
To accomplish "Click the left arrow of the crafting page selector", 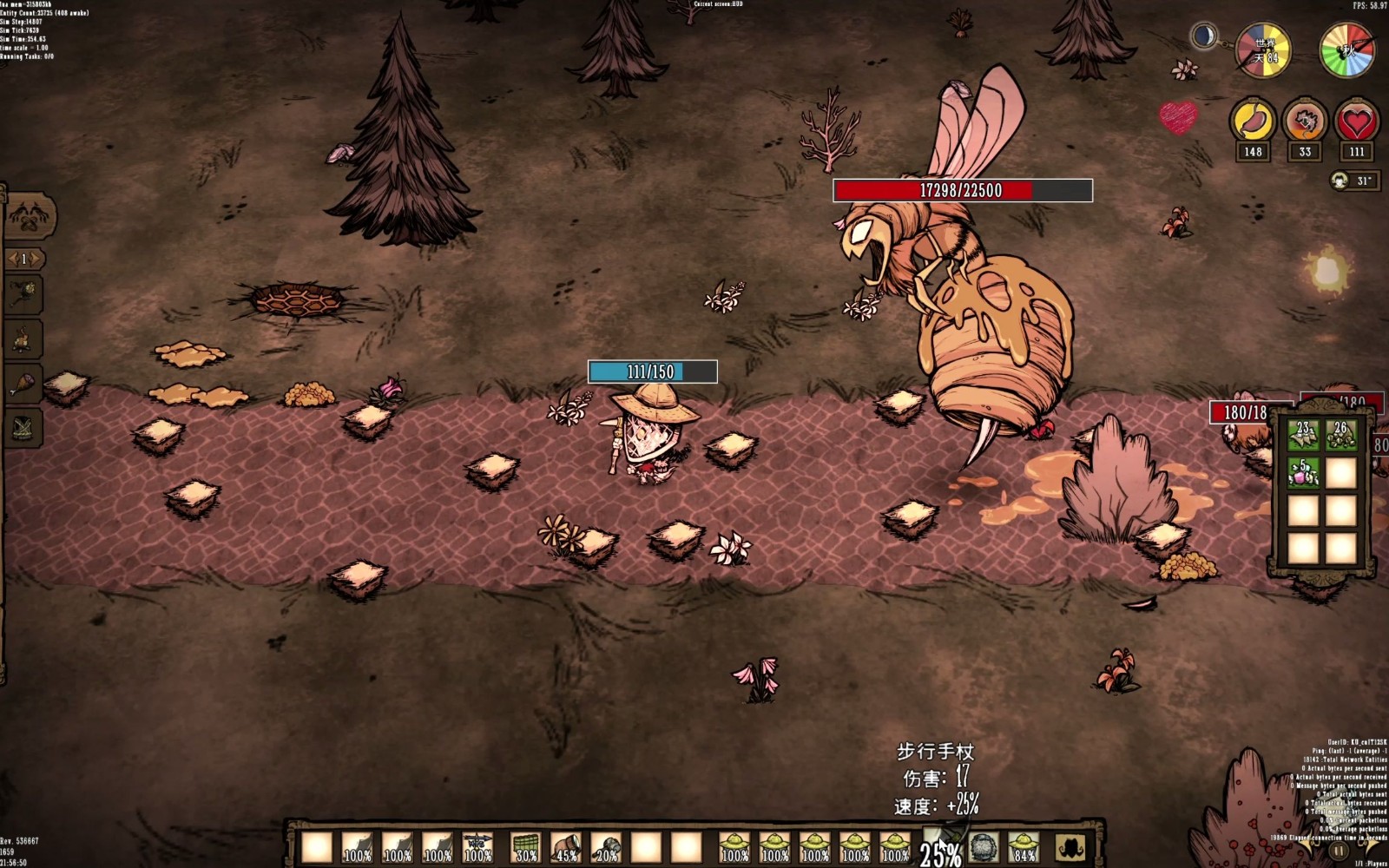I will [x=11, y=259].
